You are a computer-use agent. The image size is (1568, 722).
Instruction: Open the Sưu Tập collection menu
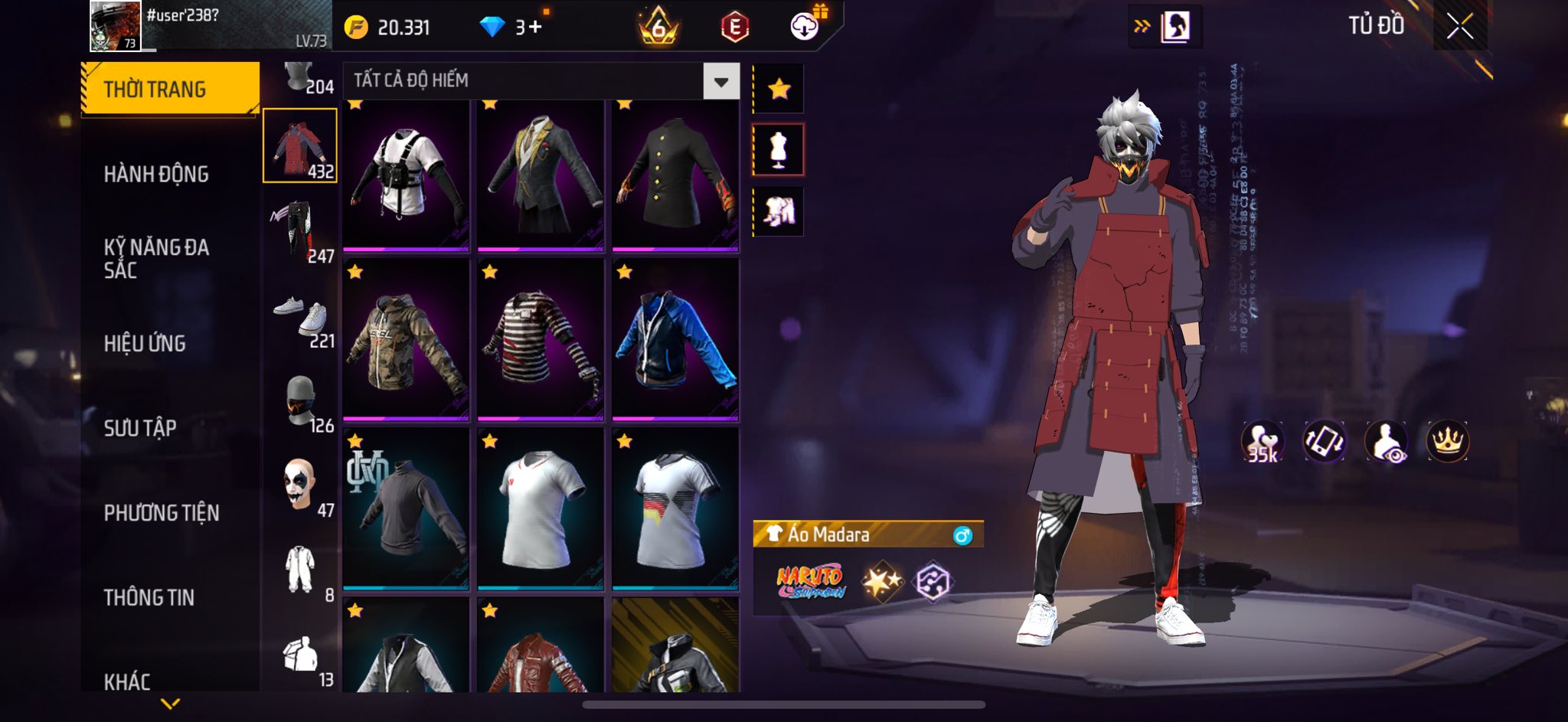pyautogui.click(x=140, y=427)
